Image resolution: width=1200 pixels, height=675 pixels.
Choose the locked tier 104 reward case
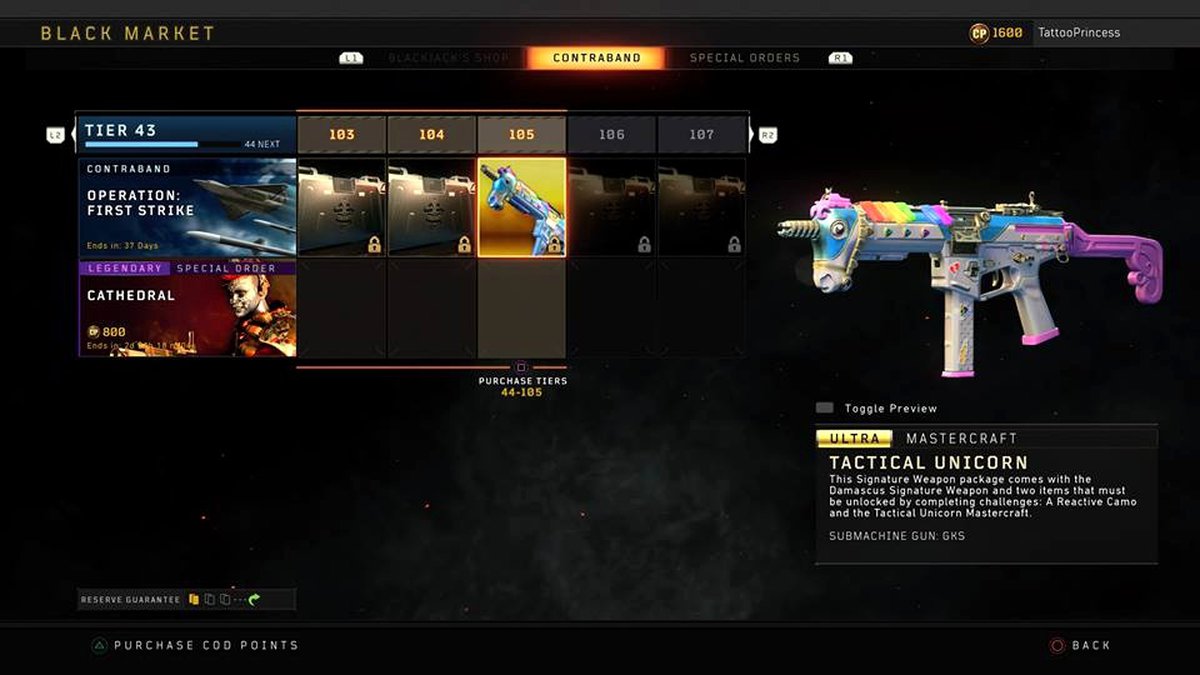click(431, 207)
